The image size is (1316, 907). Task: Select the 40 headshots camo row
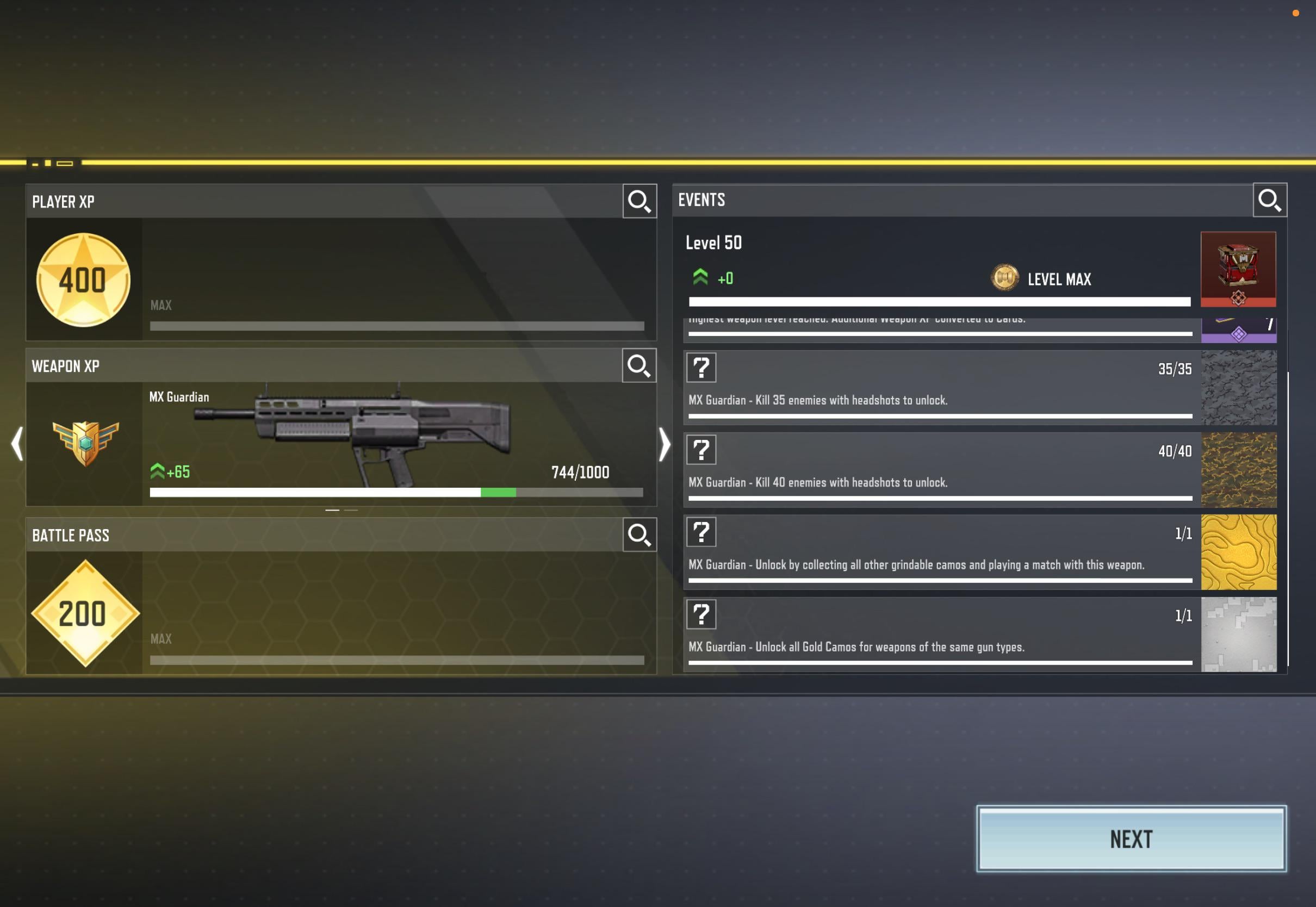tap(940, 470)
